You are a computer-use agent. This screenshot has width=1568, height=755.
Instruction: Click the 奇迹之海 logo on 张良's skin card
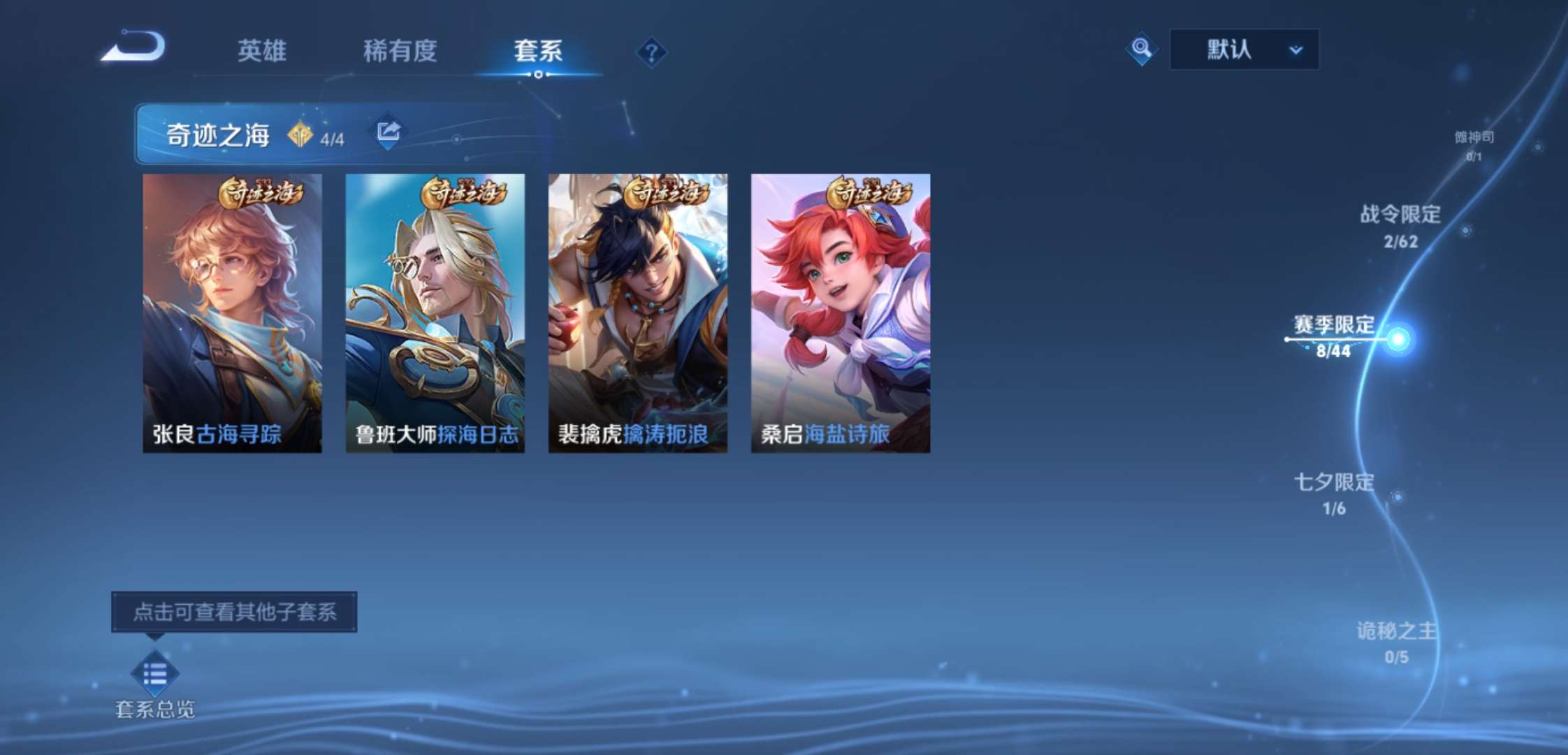[261, 194]
